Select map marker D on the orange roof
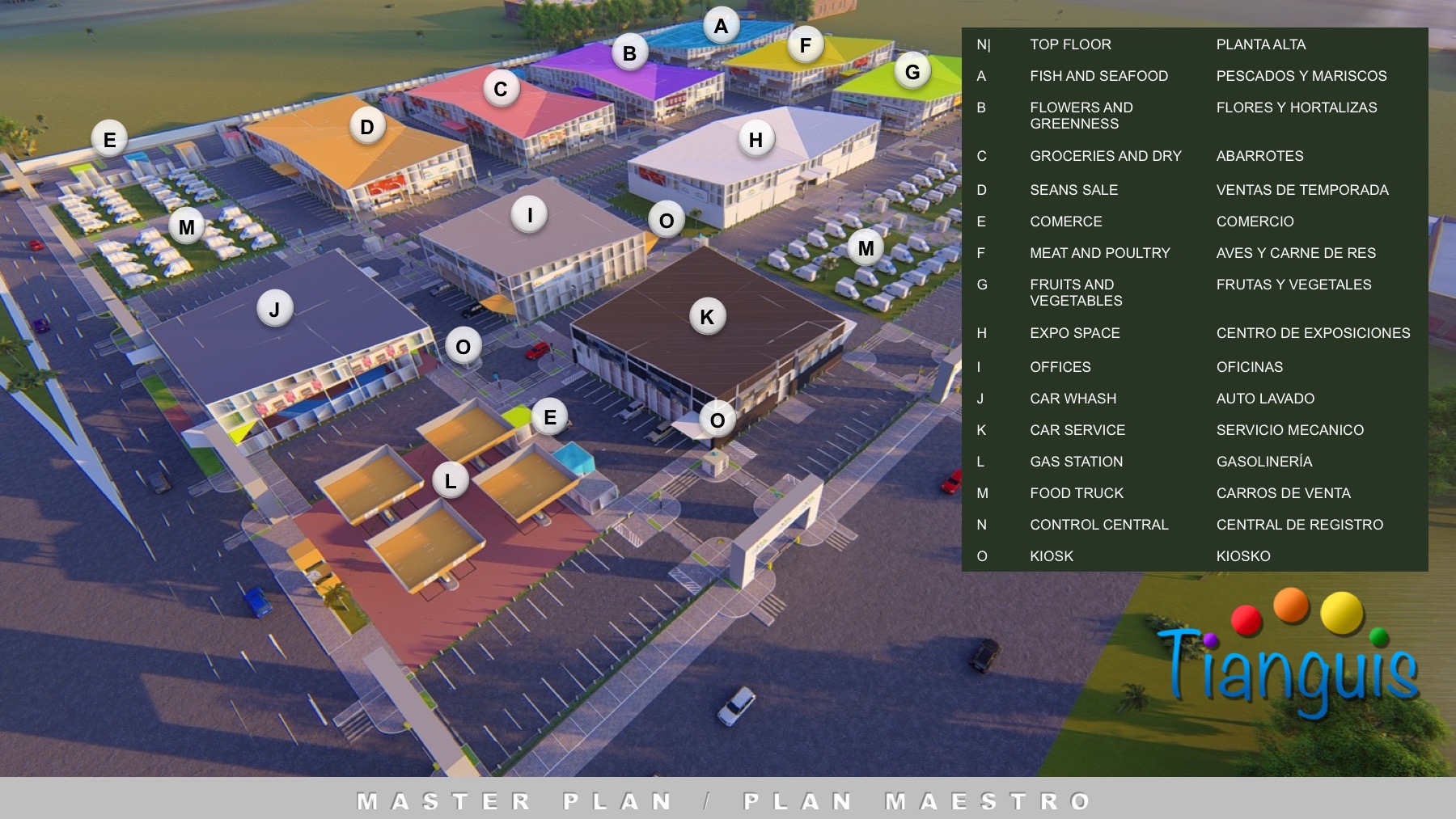Image resolution: width=1456 pixels, height=819 pixels. pyautogui.click(x=367, y=127)
